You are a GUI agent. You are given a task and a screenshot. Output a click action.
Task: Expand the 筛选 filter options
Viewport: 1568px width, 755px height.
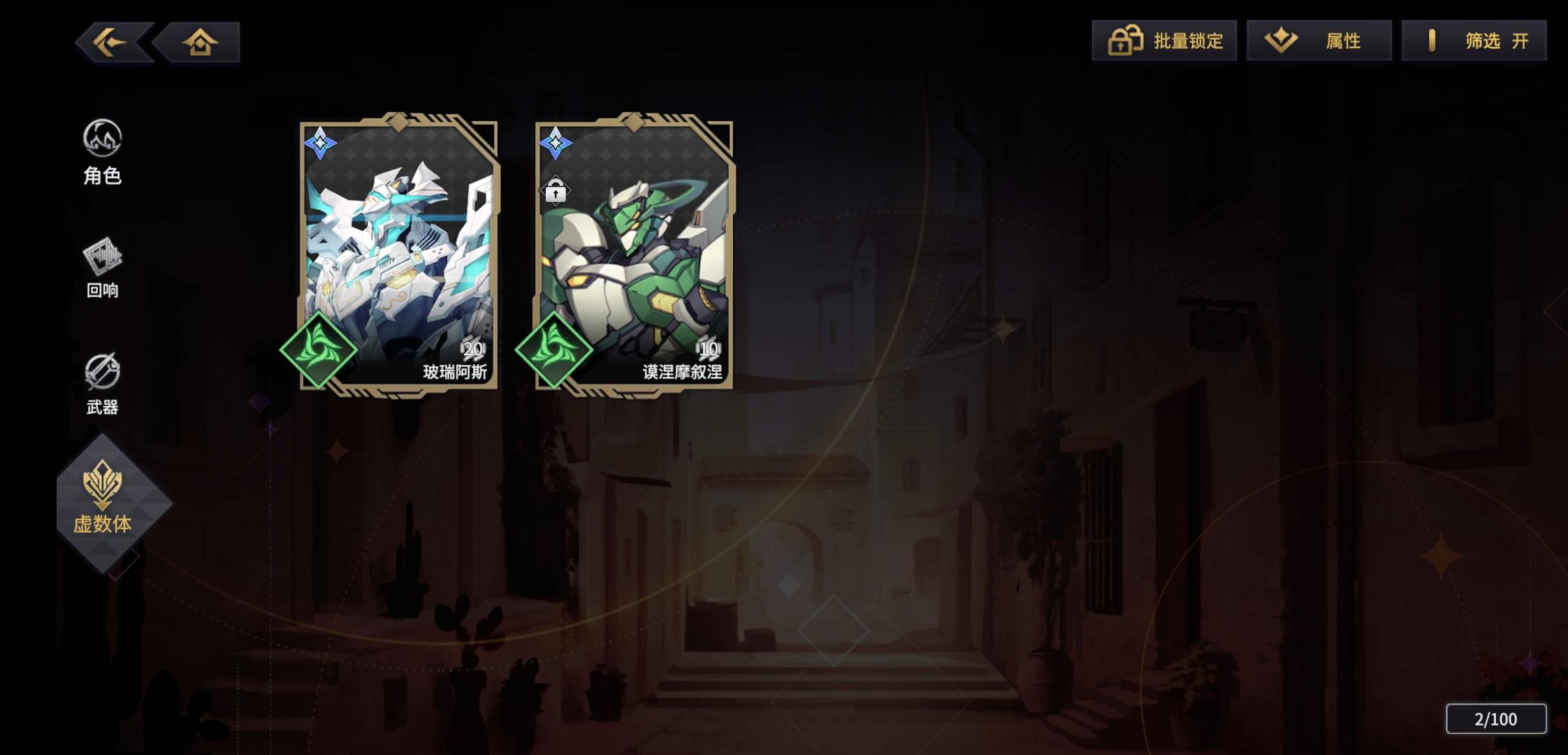[x=1474, y=41]
